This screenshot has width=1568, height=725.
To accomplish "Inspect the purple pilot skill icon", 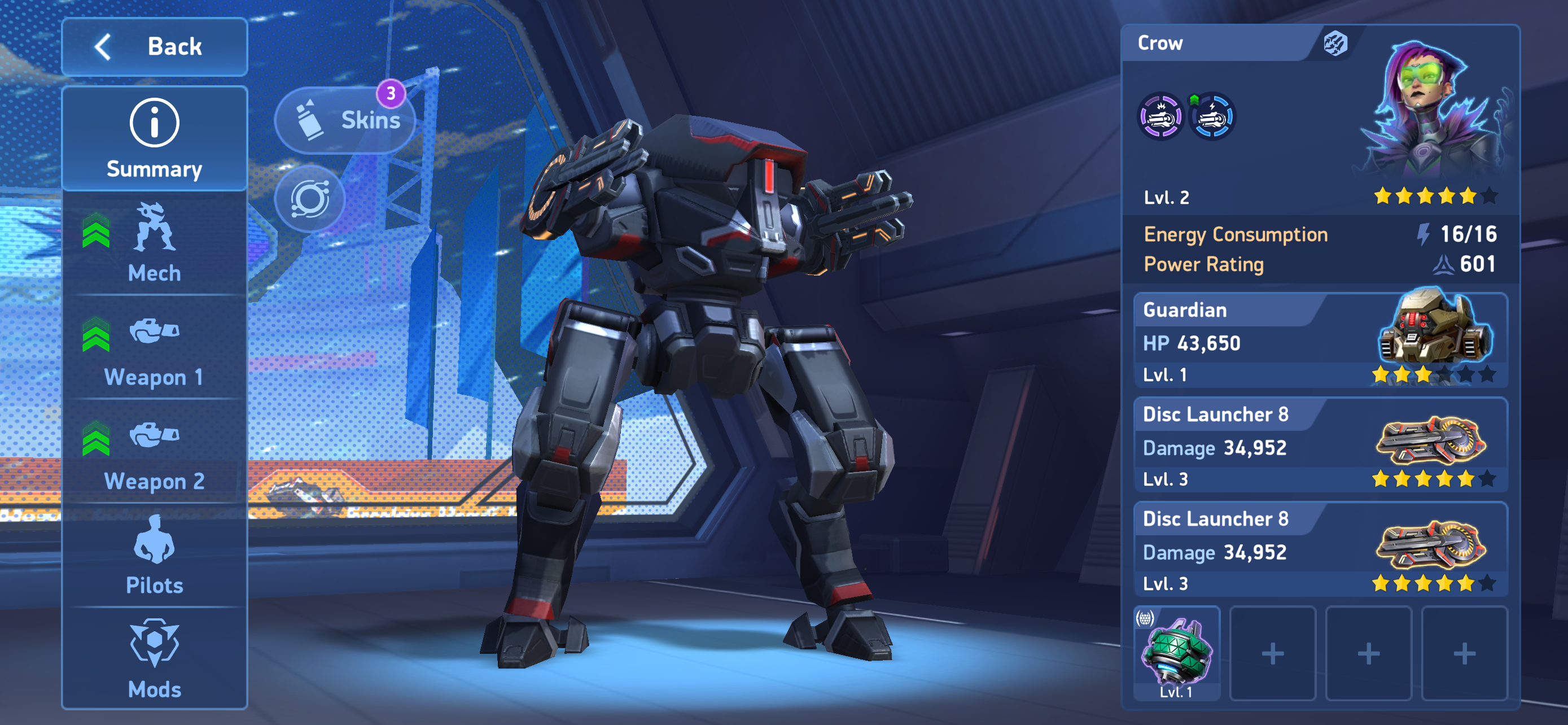I will [x=1161, y=116].
